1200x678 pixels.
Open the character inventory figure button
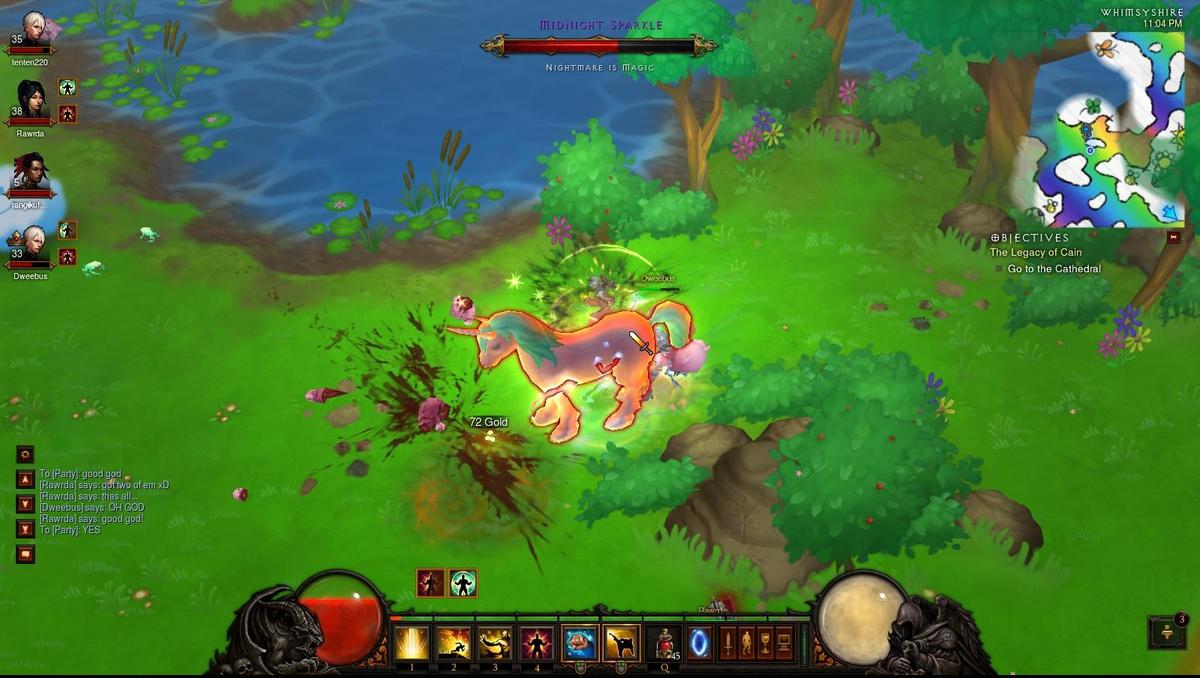746,643
